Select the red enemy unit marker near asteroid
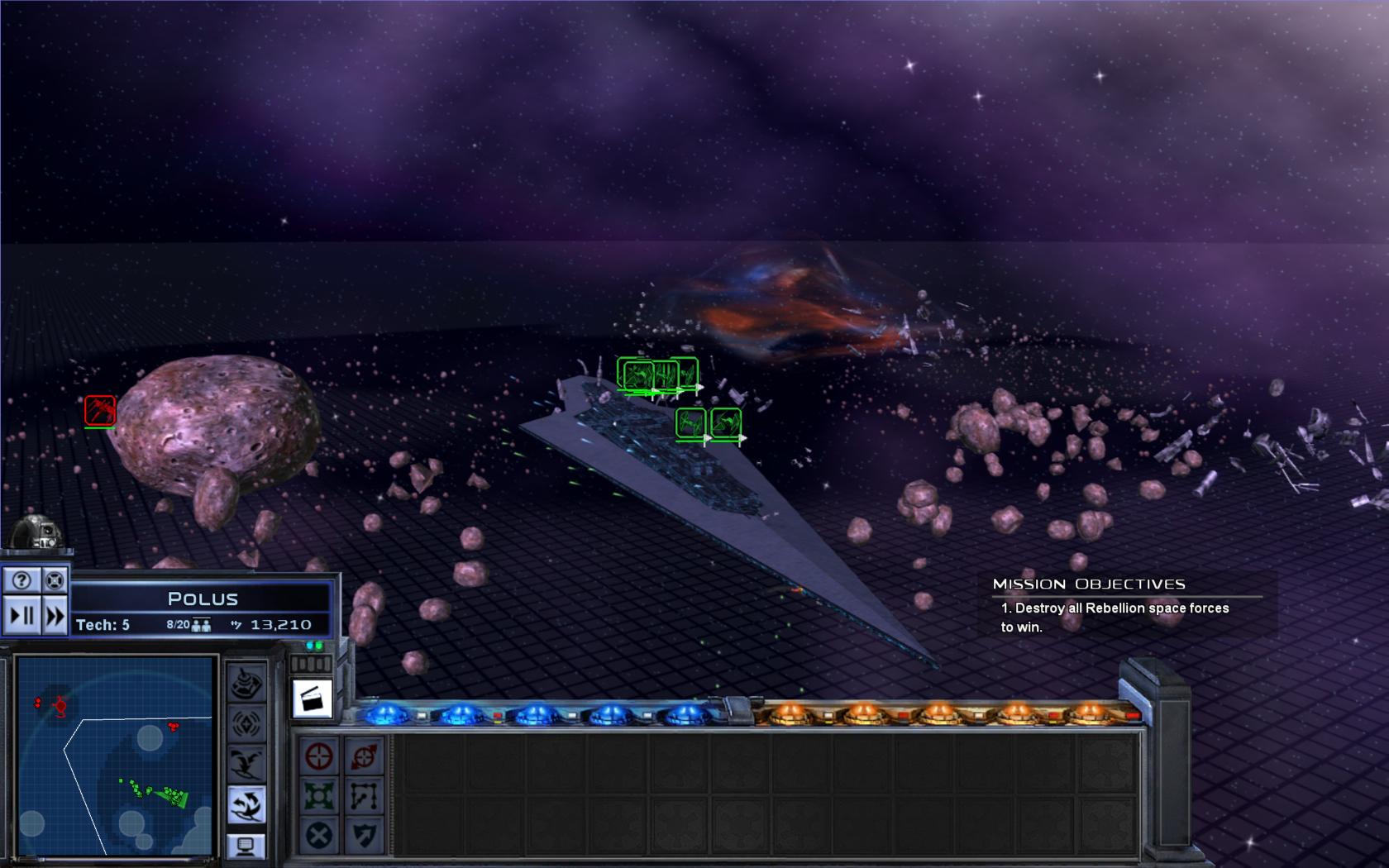Screen dimensions: 1389x868 [100, 410]
